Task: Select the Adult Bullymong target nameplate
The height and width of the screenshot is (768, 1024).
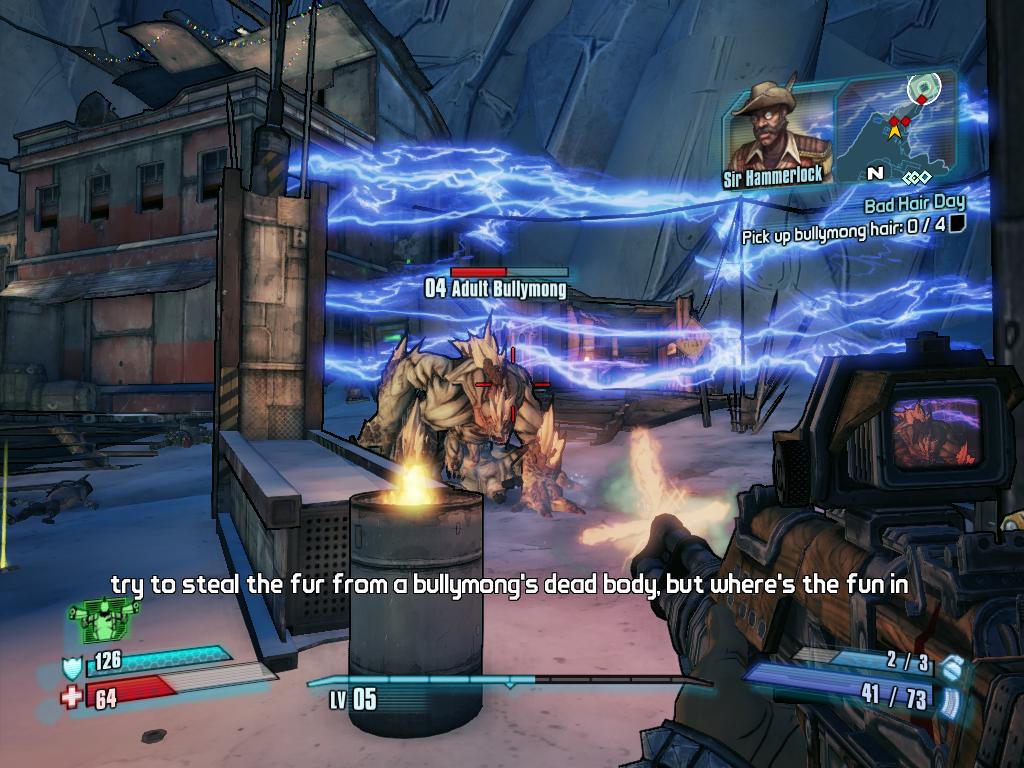Action: click(497, 289)
